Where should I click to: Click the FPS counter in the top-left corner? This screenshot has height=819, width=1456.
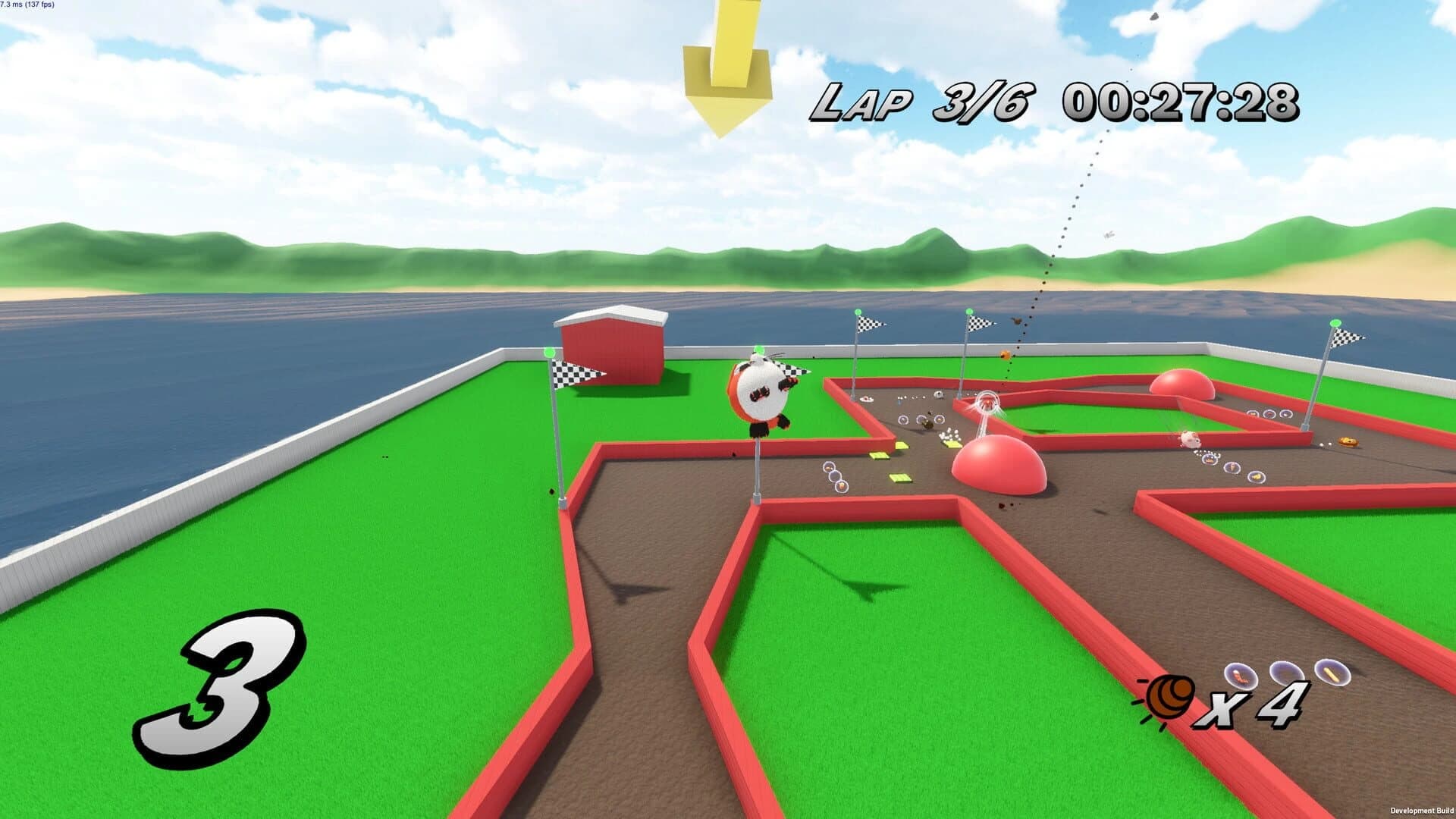pyautogui.click(x=27, y=5)
